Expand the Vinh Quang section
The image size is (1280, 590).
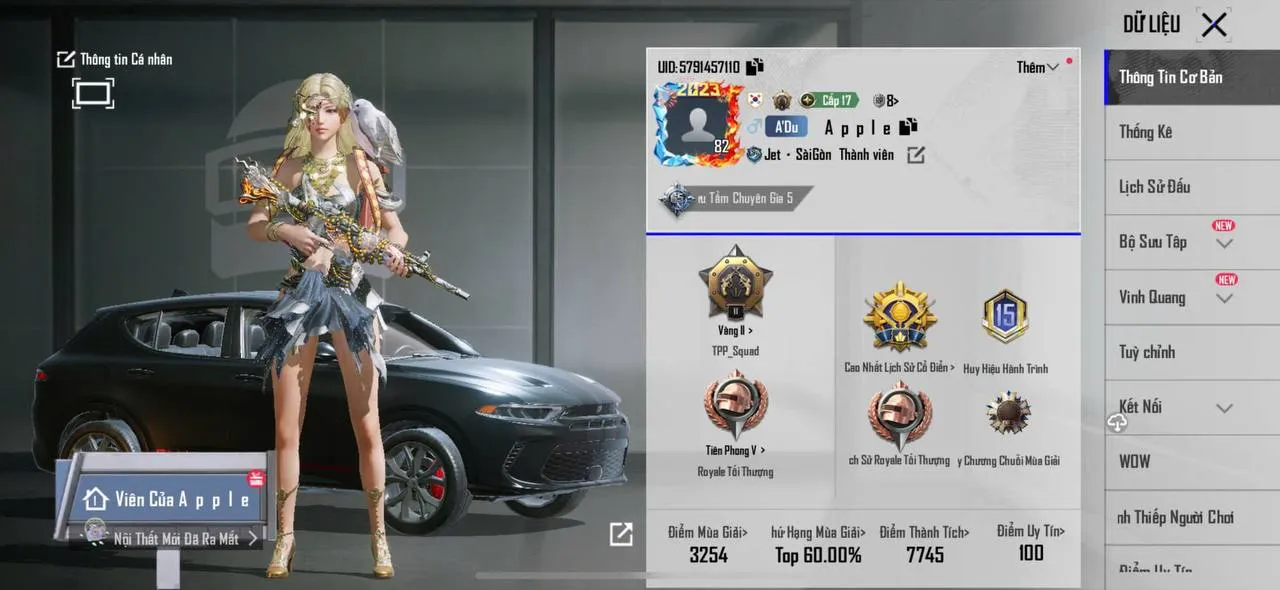(x=1224, y=298)
